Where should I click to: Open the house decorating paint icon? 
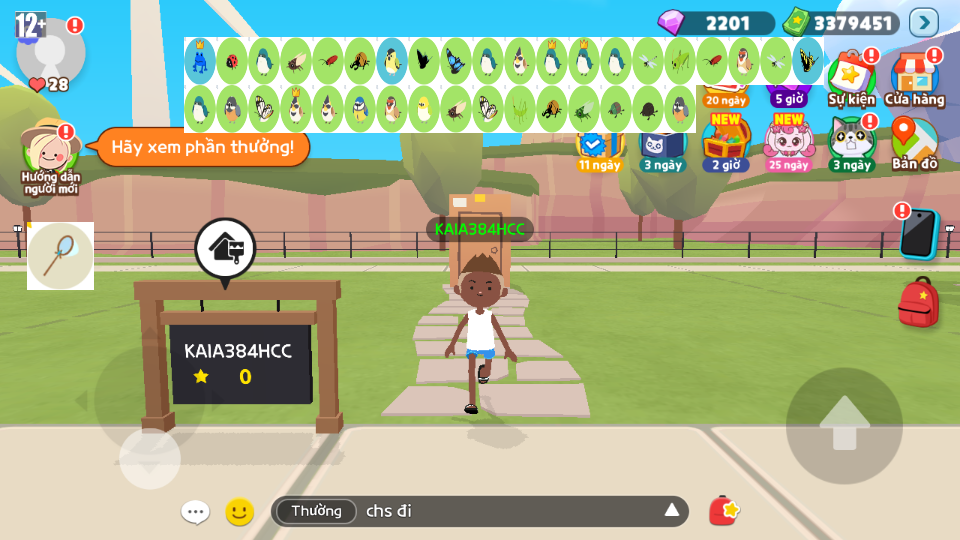pos(225,248)
